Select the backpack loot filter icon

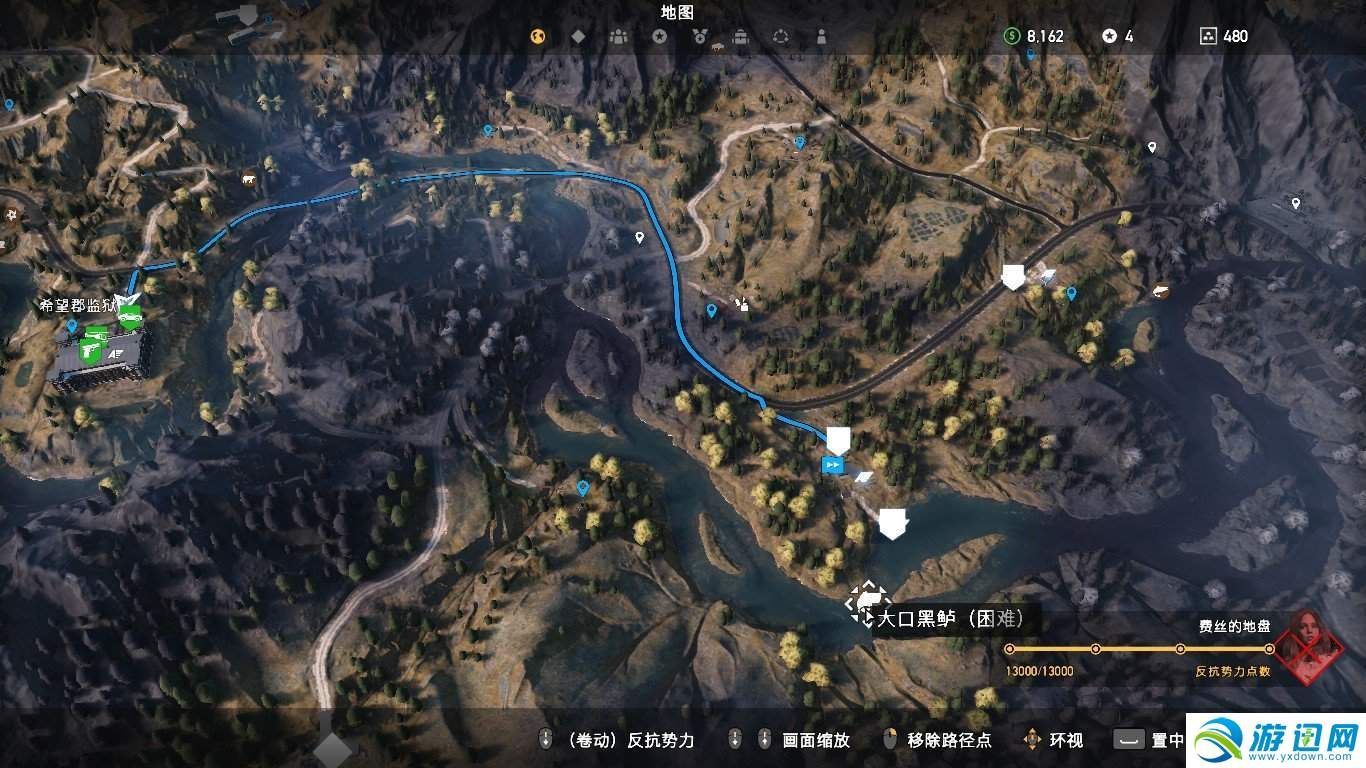(740, 36)
